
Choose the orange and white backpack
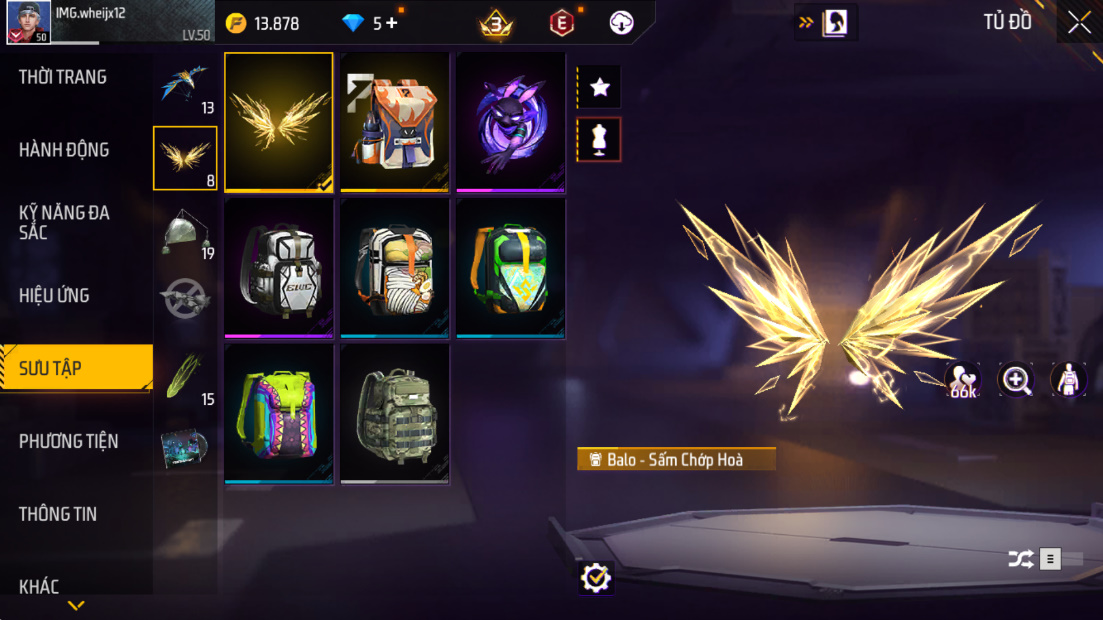coord(395,121)
